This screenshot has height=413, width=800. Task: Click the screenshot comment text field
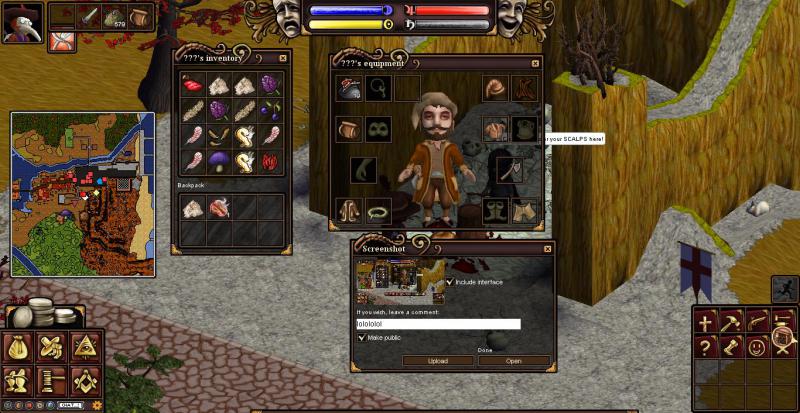click(x=439, y=324)
